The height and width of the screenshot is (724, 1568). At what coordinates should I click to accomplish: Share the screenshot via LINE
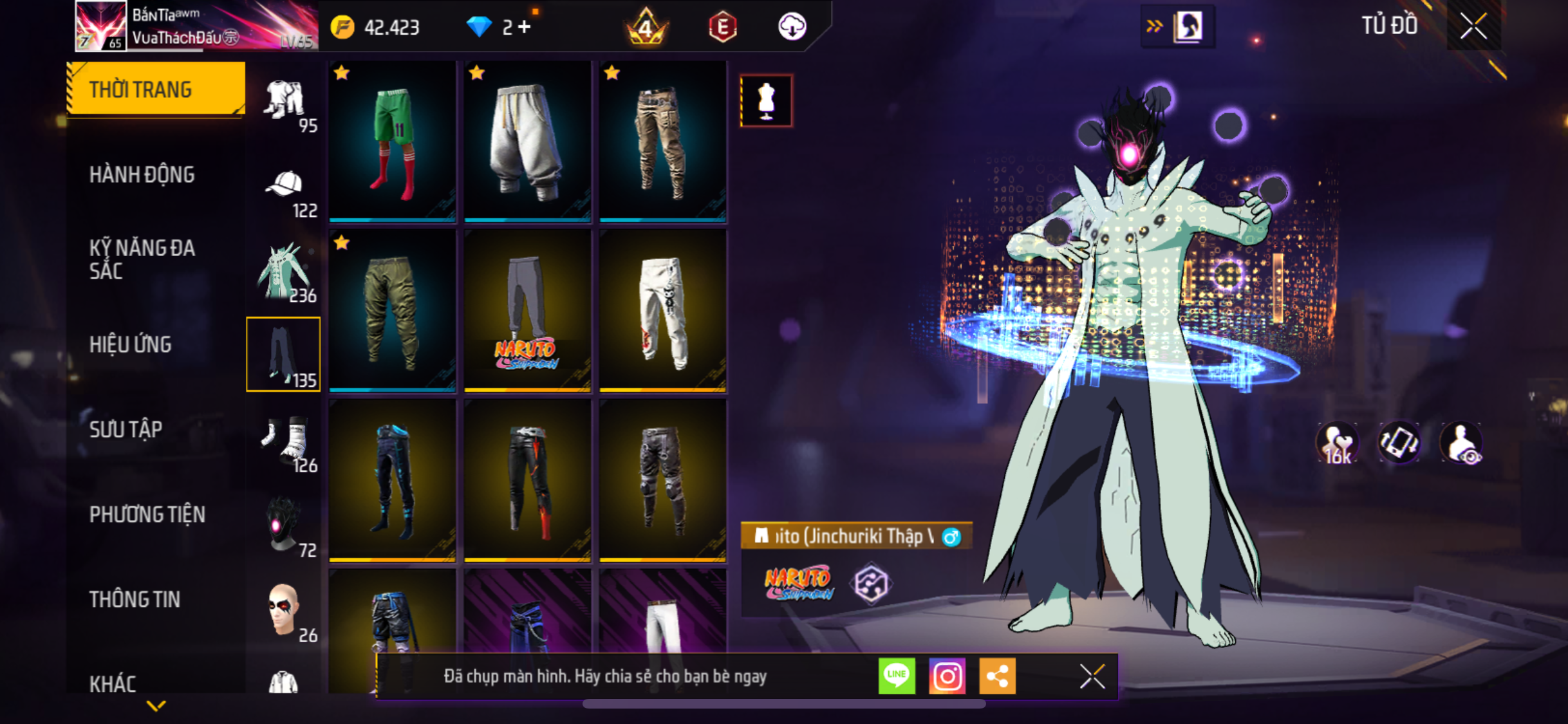coord(897,676)
